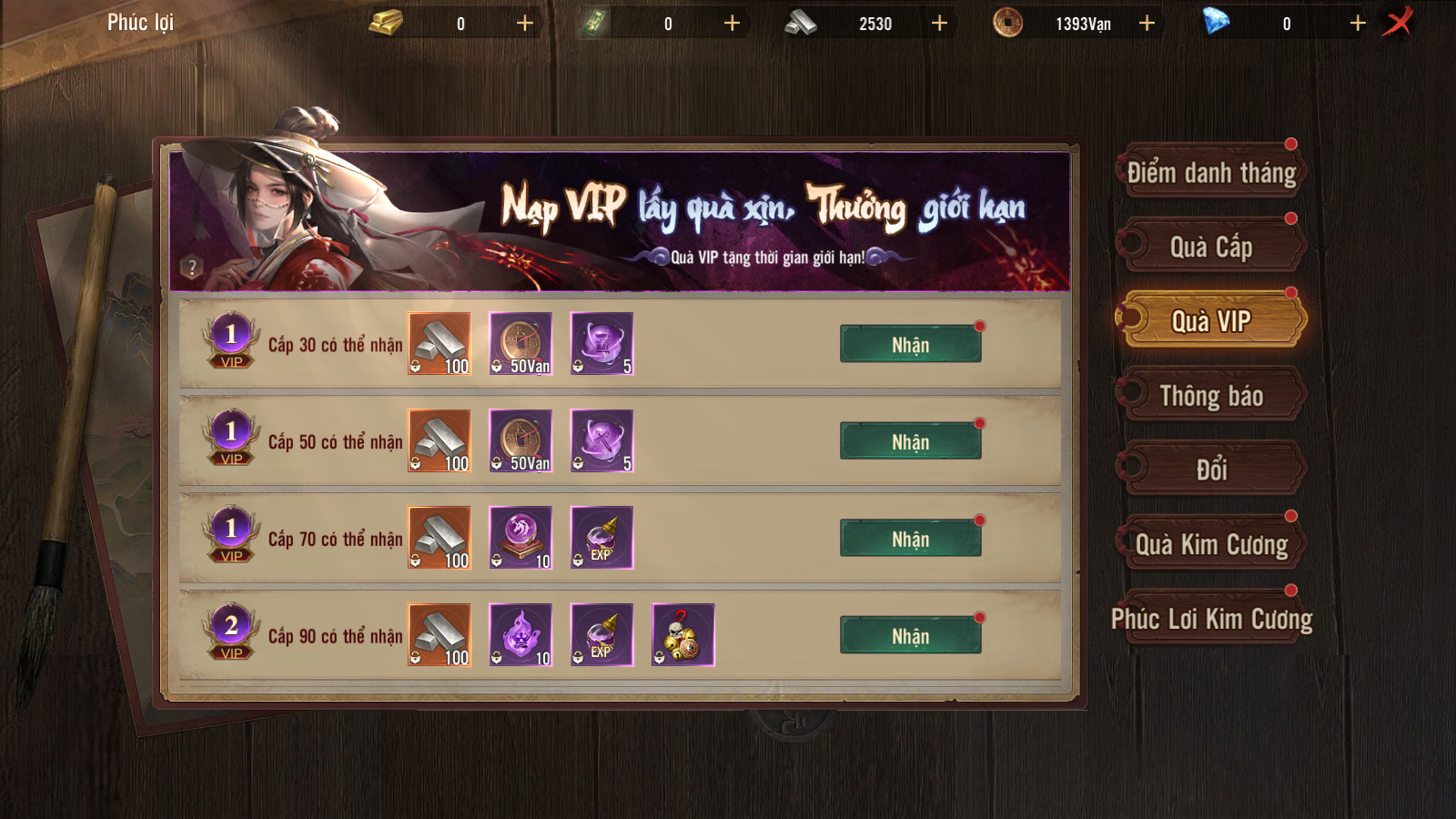This screenshot has width=1456, height=819.
Task: Inspect the skull charm reward in Cấp 90 row
Action: click(683, 635)
